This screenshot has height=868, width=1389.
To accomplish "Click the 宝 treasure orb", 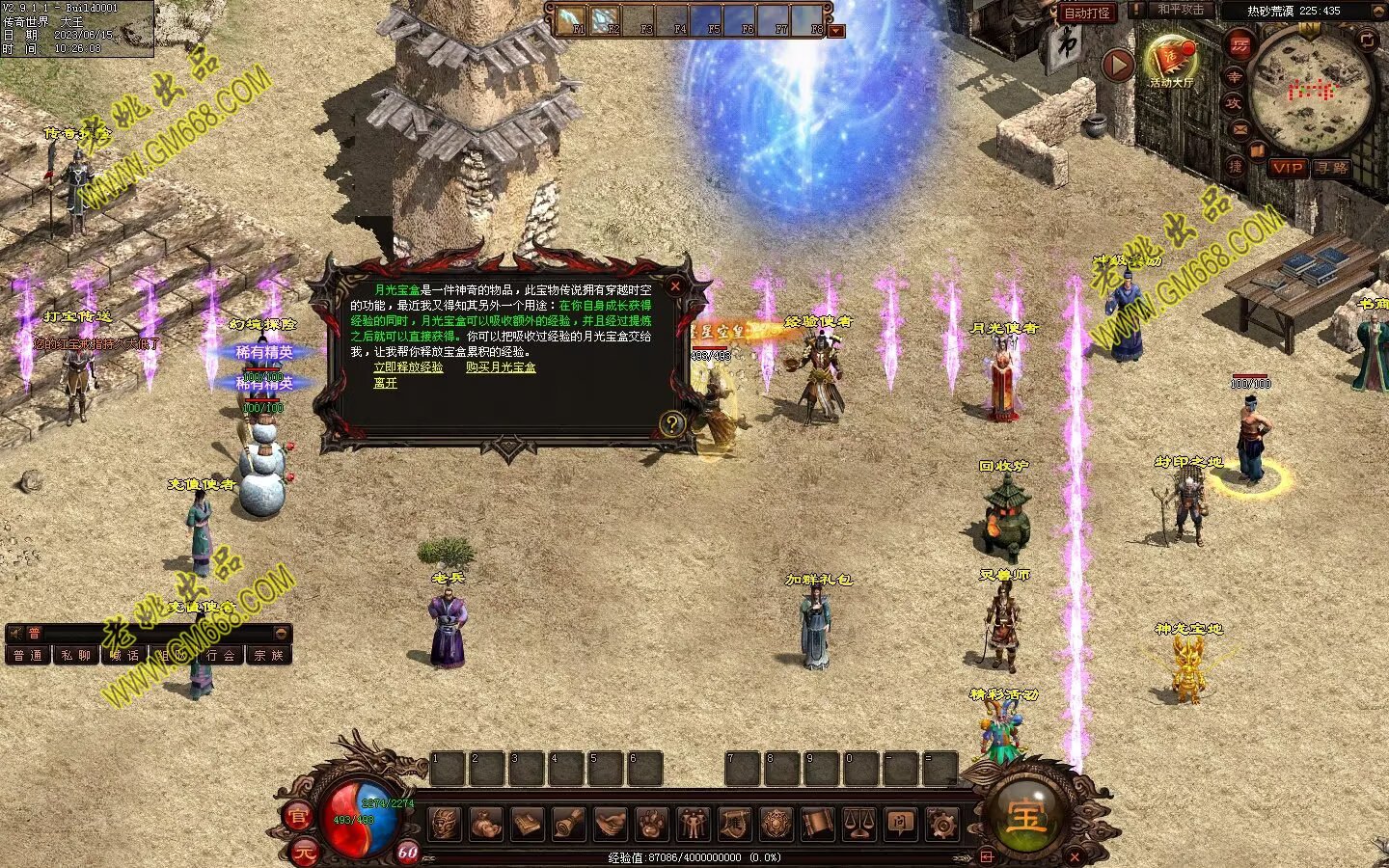I will [1025, 817].
